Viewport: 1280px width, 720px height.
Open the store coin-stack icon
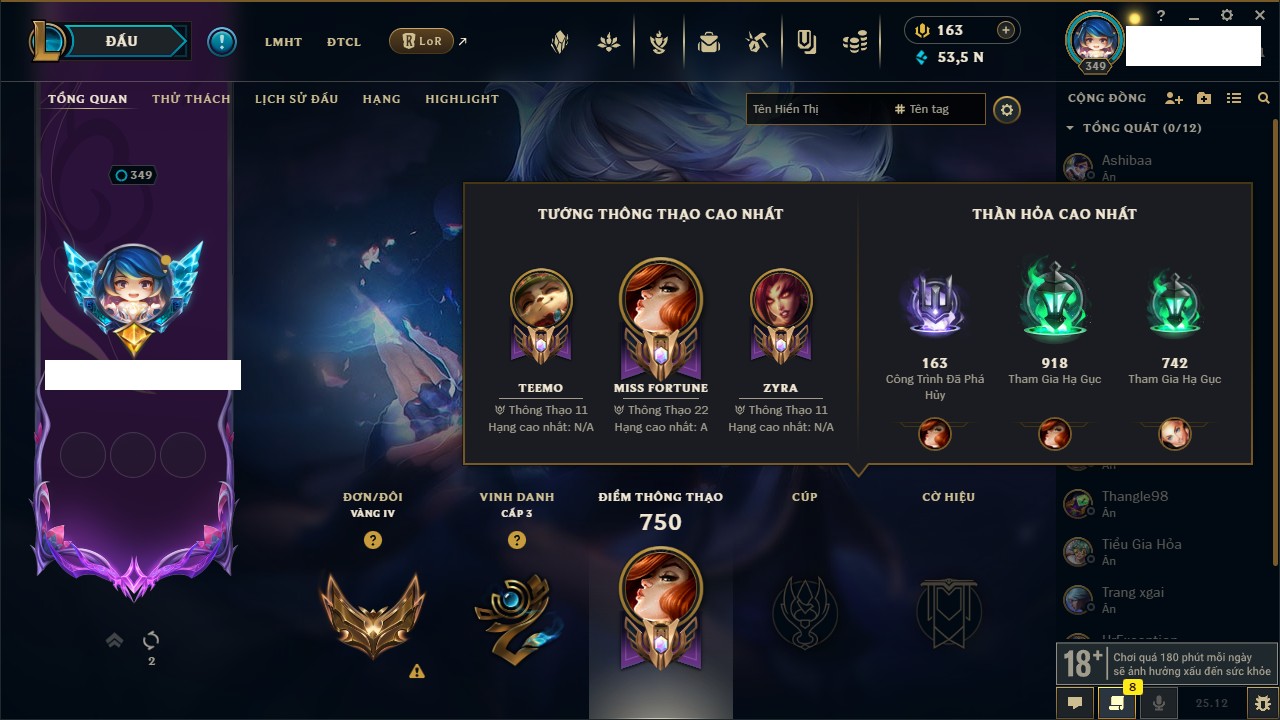[x=854, y=42]
